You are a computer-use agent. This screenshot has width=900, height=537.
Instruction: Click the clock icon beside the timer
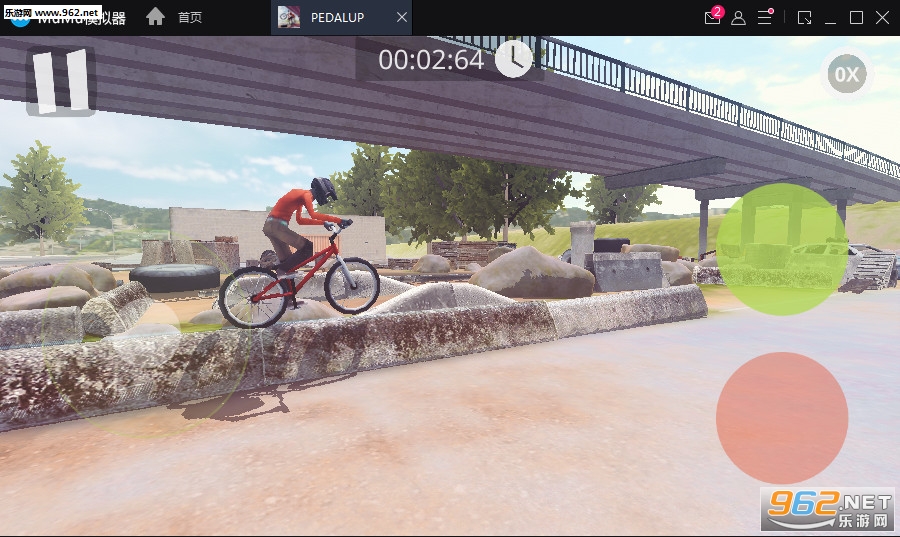[x=514, y=59]
